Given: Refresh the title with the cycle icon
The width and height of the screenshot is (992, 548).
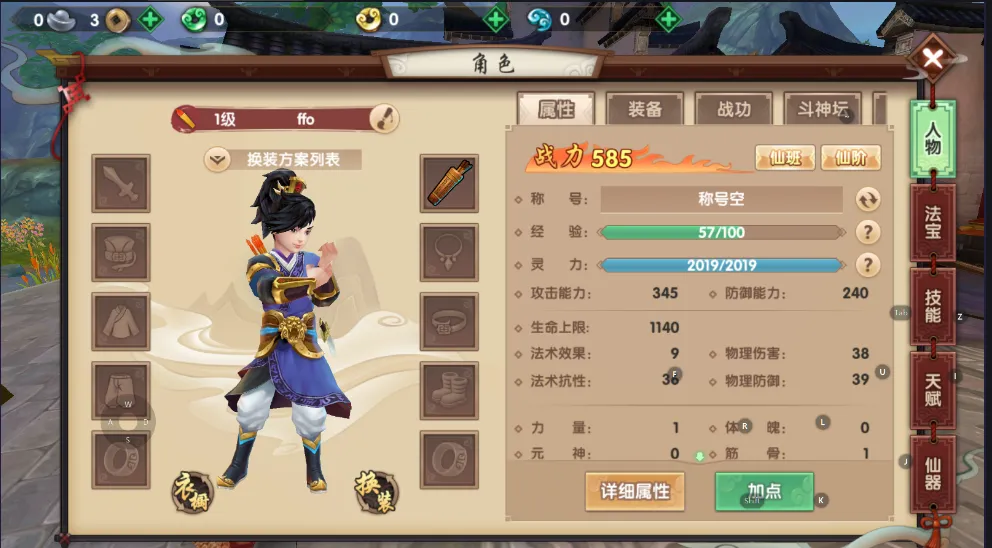Looking at the screenshot, I should pos(867,199).
